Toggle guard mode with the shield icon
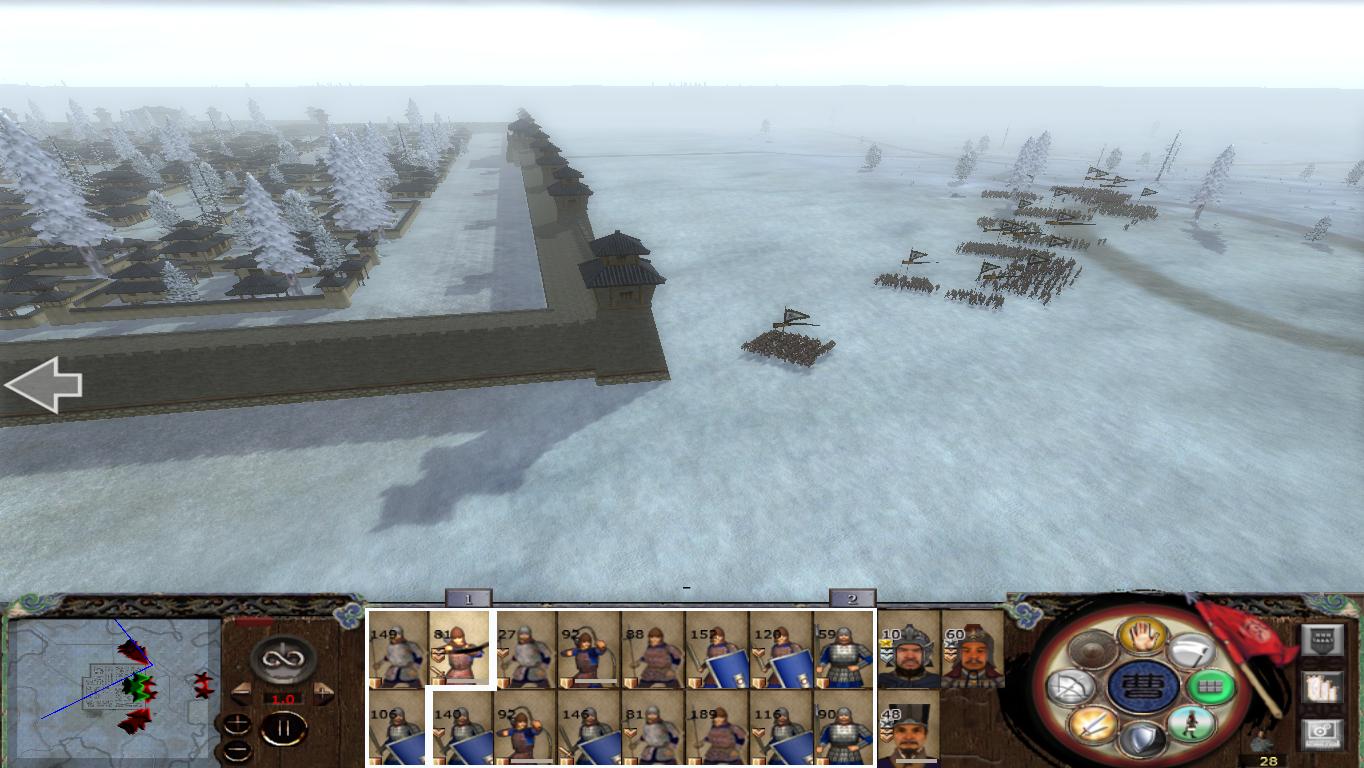The width and height of the screenshot is (1364, 768). (1142, 737)
